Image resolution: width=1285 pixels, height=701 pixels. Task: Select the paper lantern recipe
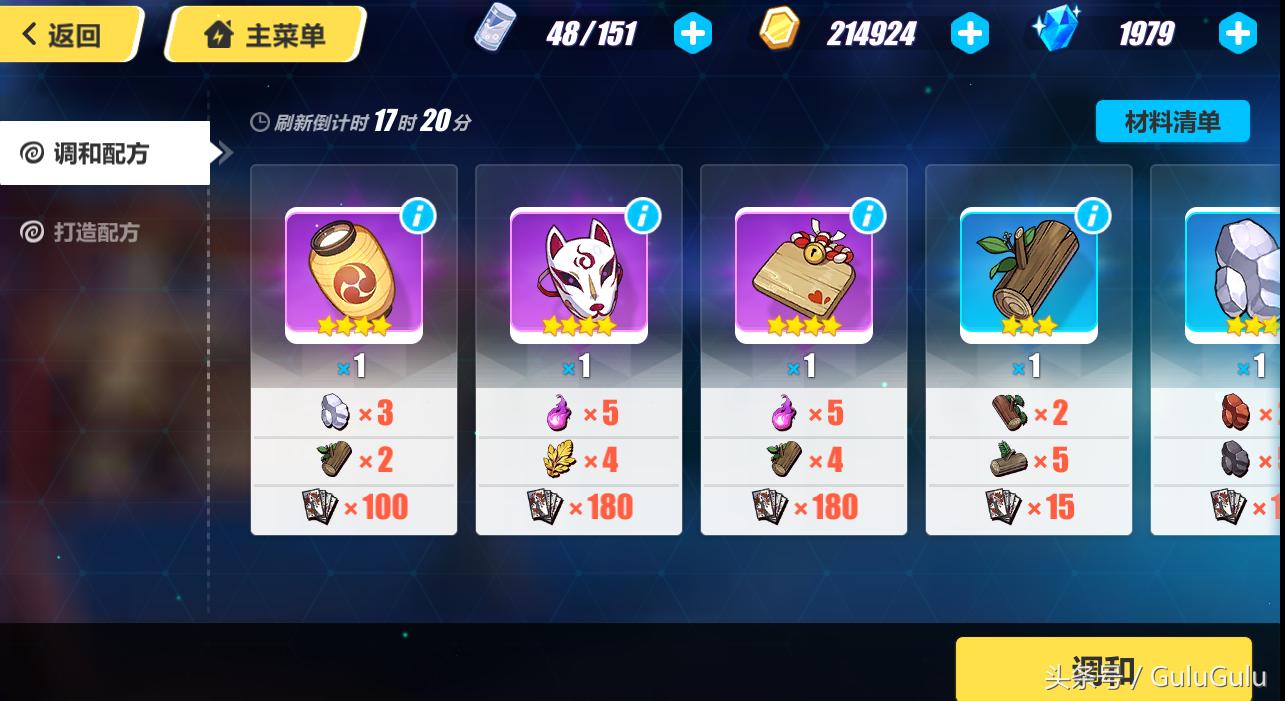(x=353, y=275)
